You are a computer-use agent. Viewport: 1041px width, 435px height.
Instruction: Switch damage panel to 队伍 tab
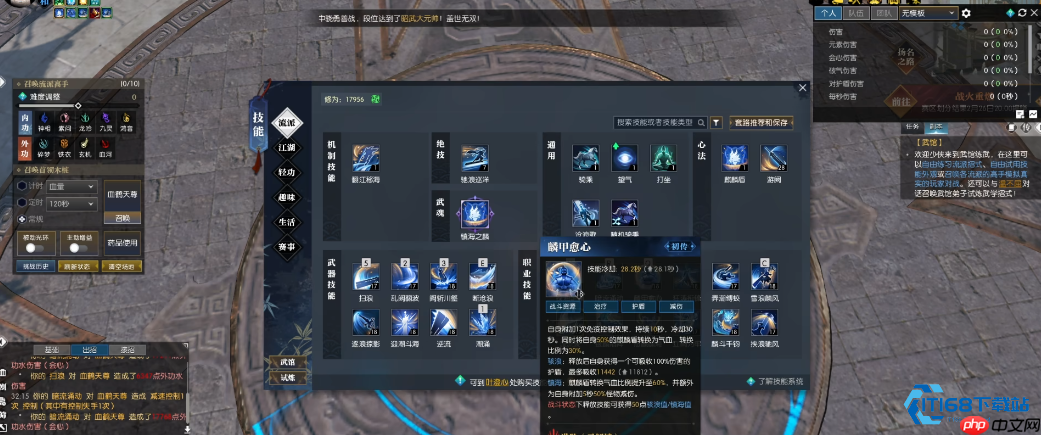click(855, 13)
